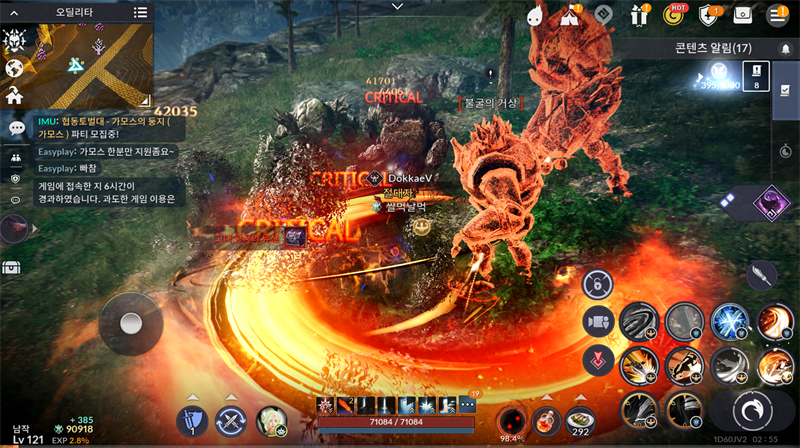
Task: Click the content notifications bell
Action: point(785,48)
